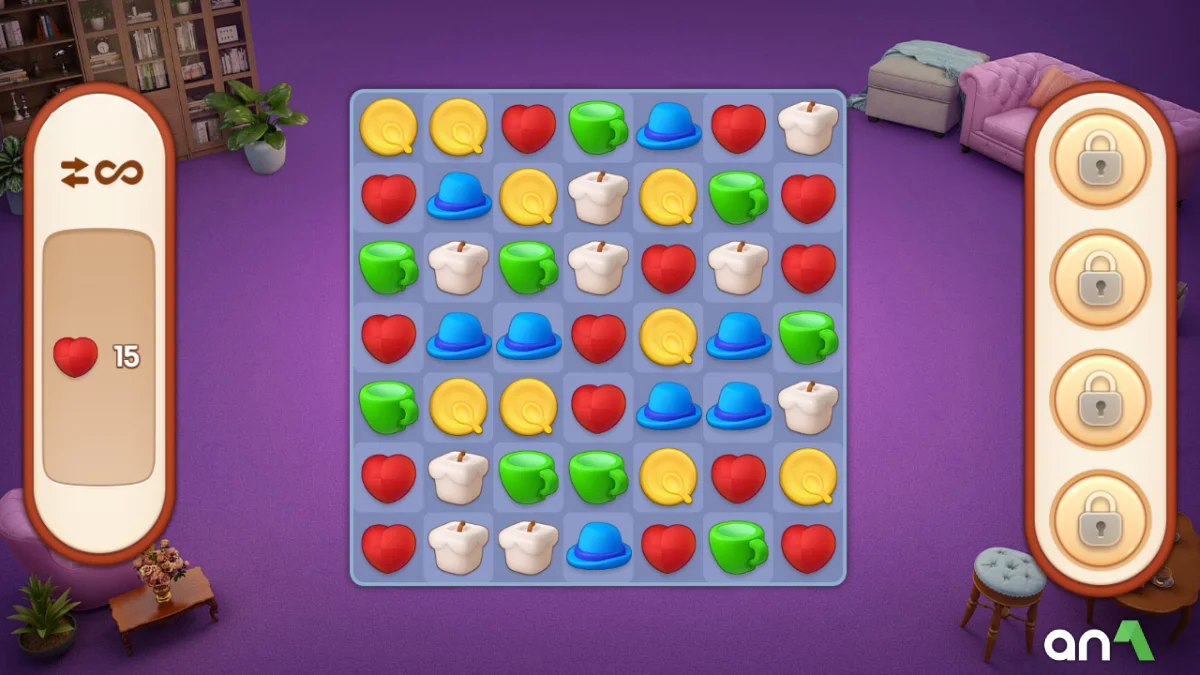
Task: Select the green cup in the bottom row
Action: 738,547
